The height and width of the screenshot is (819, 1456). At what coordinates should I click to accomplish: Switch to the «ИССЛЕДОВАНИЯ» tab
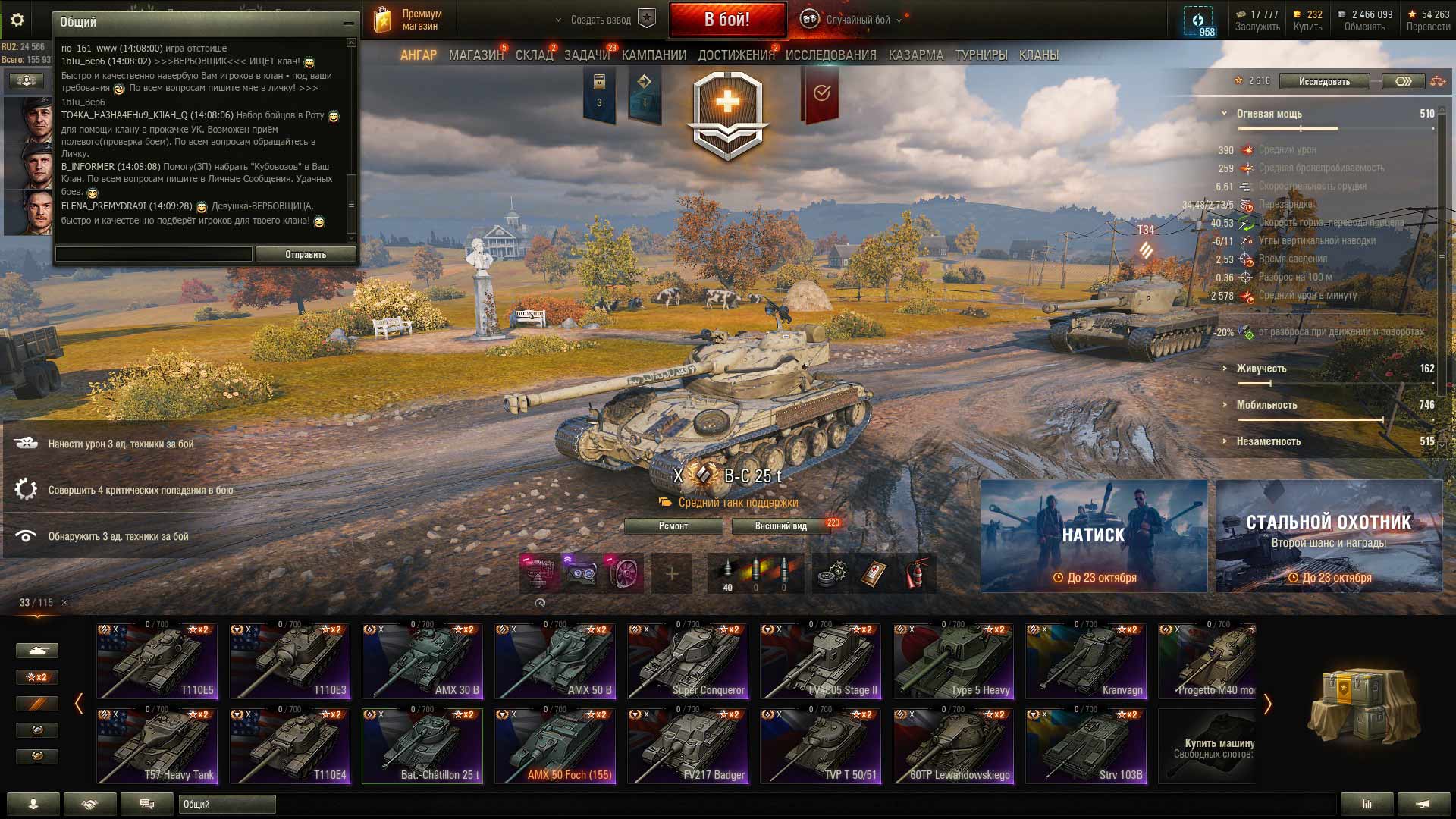(830, 55)
